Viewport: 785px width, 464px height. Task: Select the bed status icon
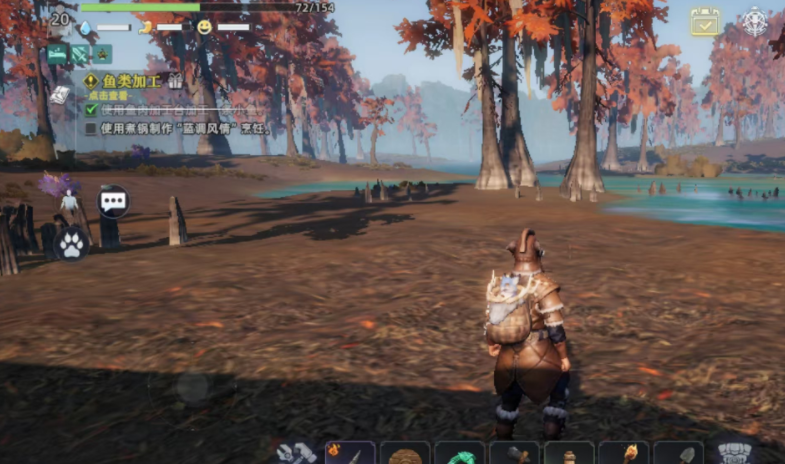click(x=57, y=54)
